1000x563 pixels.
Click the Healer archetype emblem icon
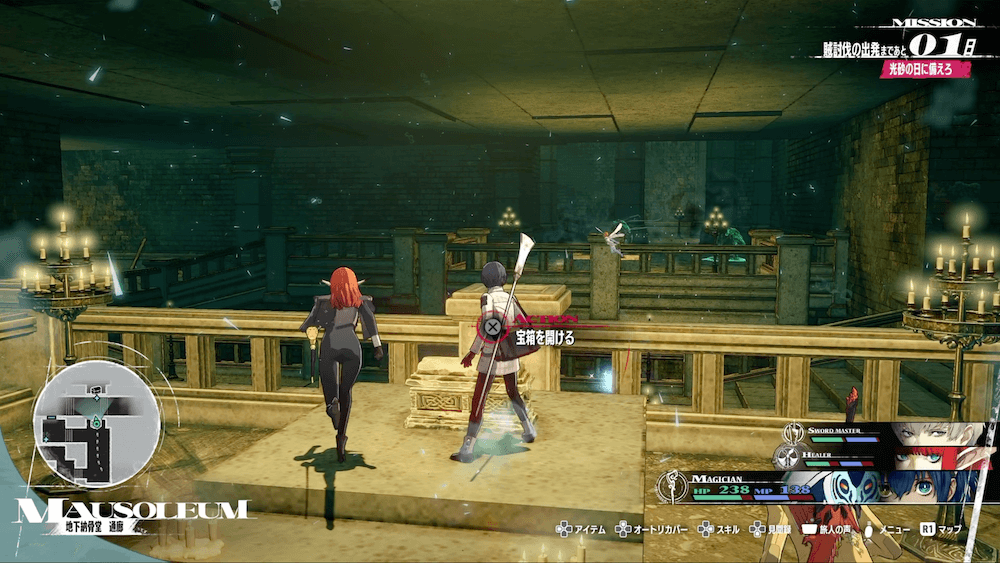(x=788, y=457)
